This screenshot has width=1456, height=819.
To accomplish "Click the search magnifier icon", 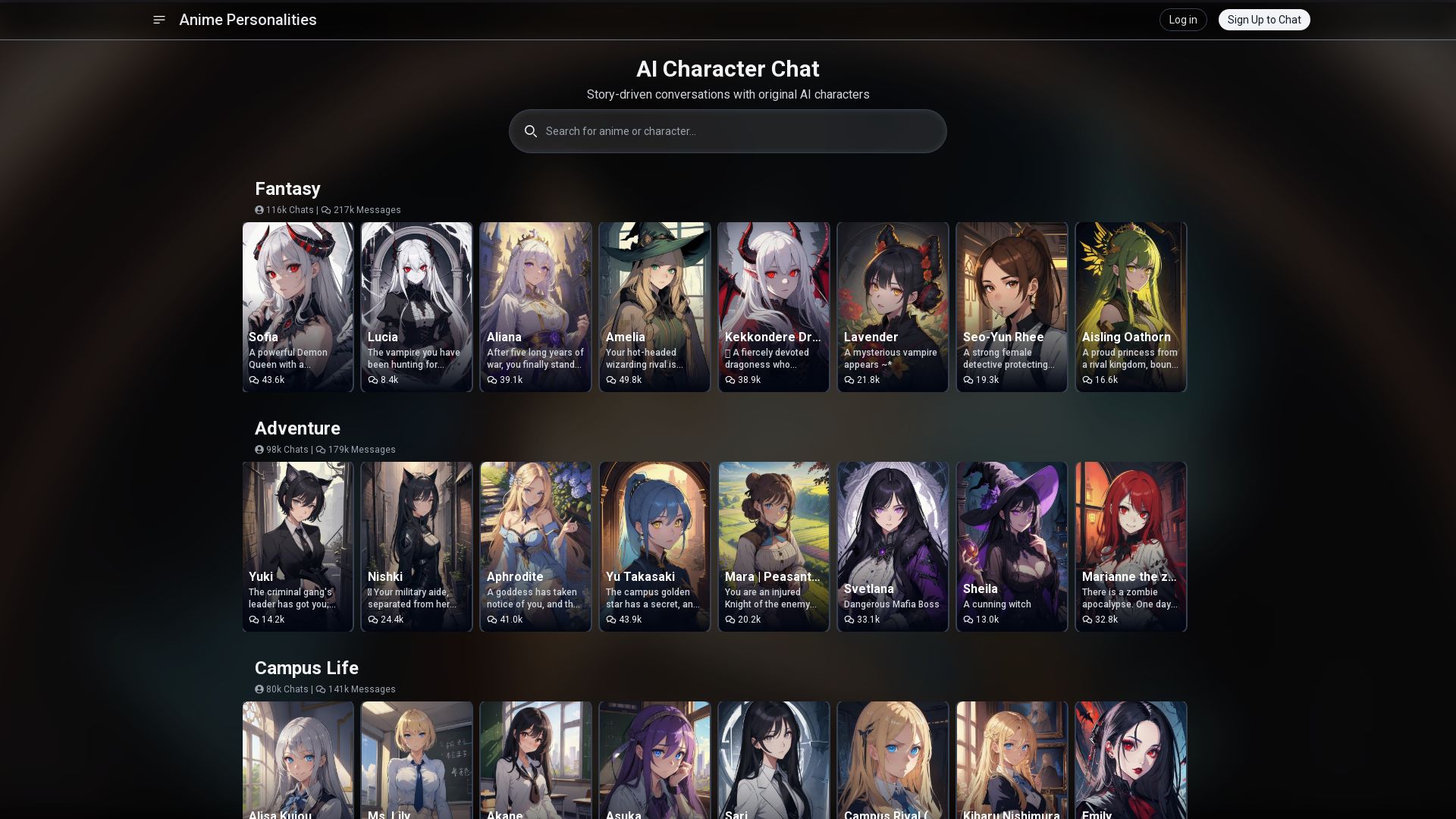I will [x=531, y=131].
